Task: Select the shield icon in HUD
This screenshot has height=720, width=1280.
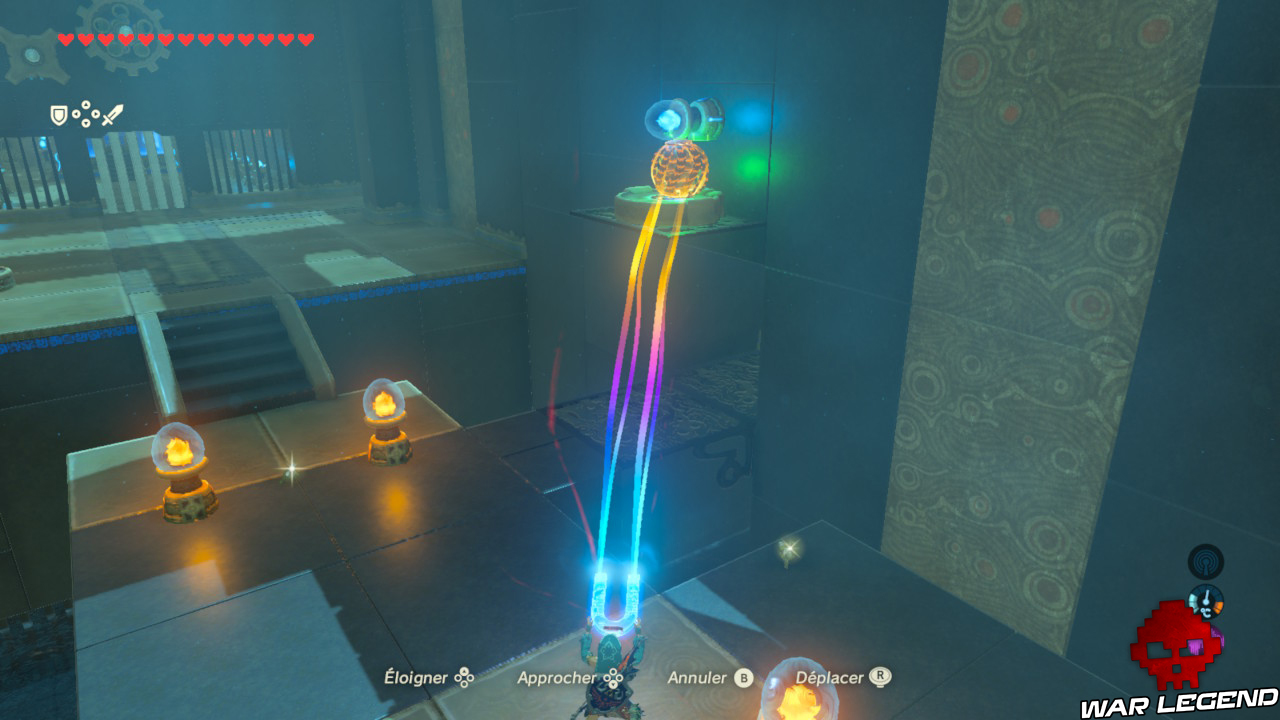Action: coord(59,114)
